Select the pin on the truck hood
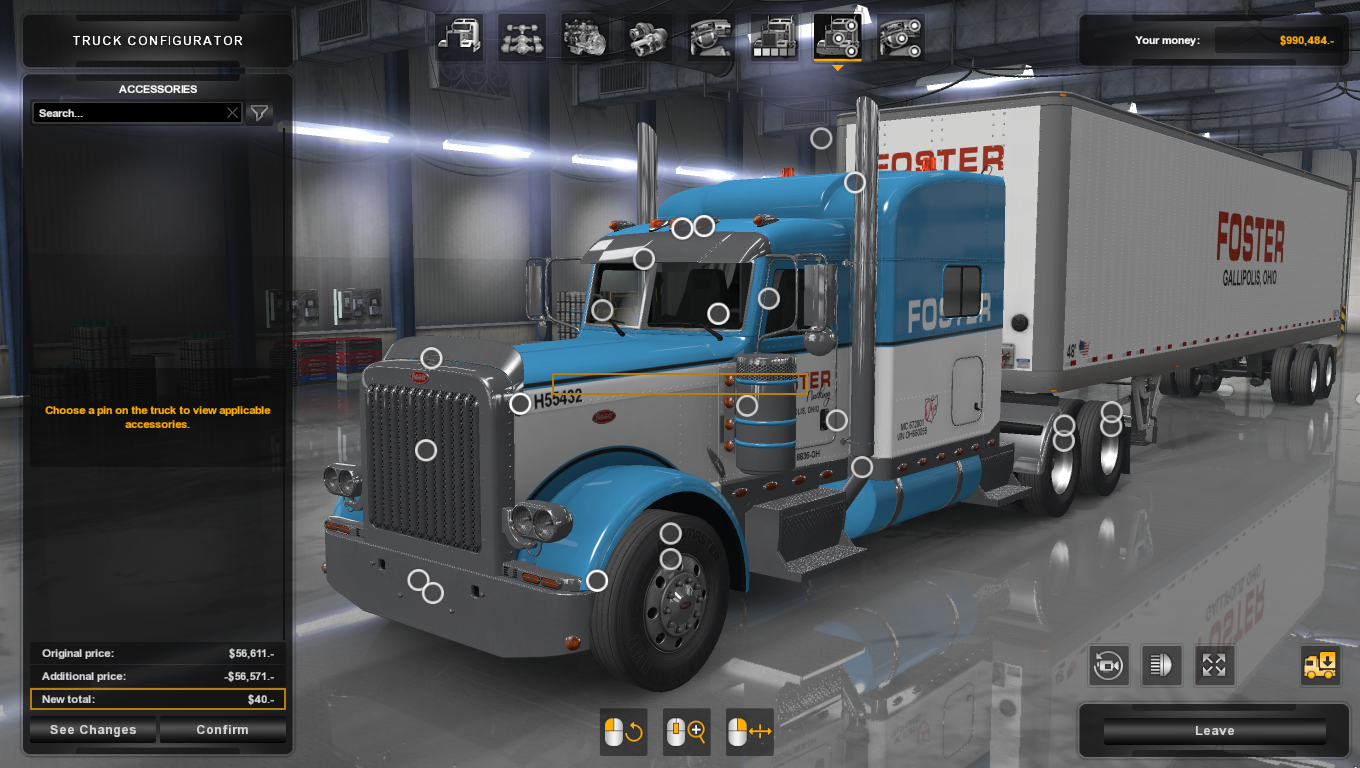 point(430,355)
